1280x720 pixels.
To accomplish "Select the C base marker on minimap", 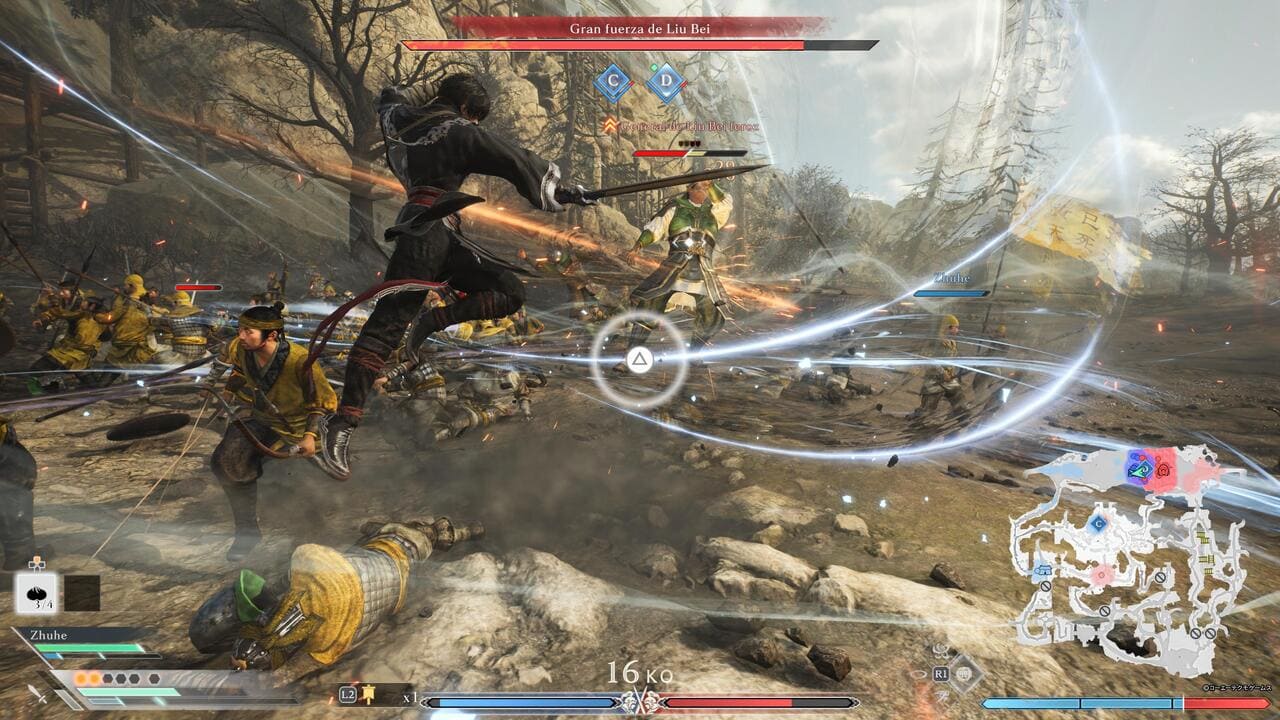I will (1097, 522).
